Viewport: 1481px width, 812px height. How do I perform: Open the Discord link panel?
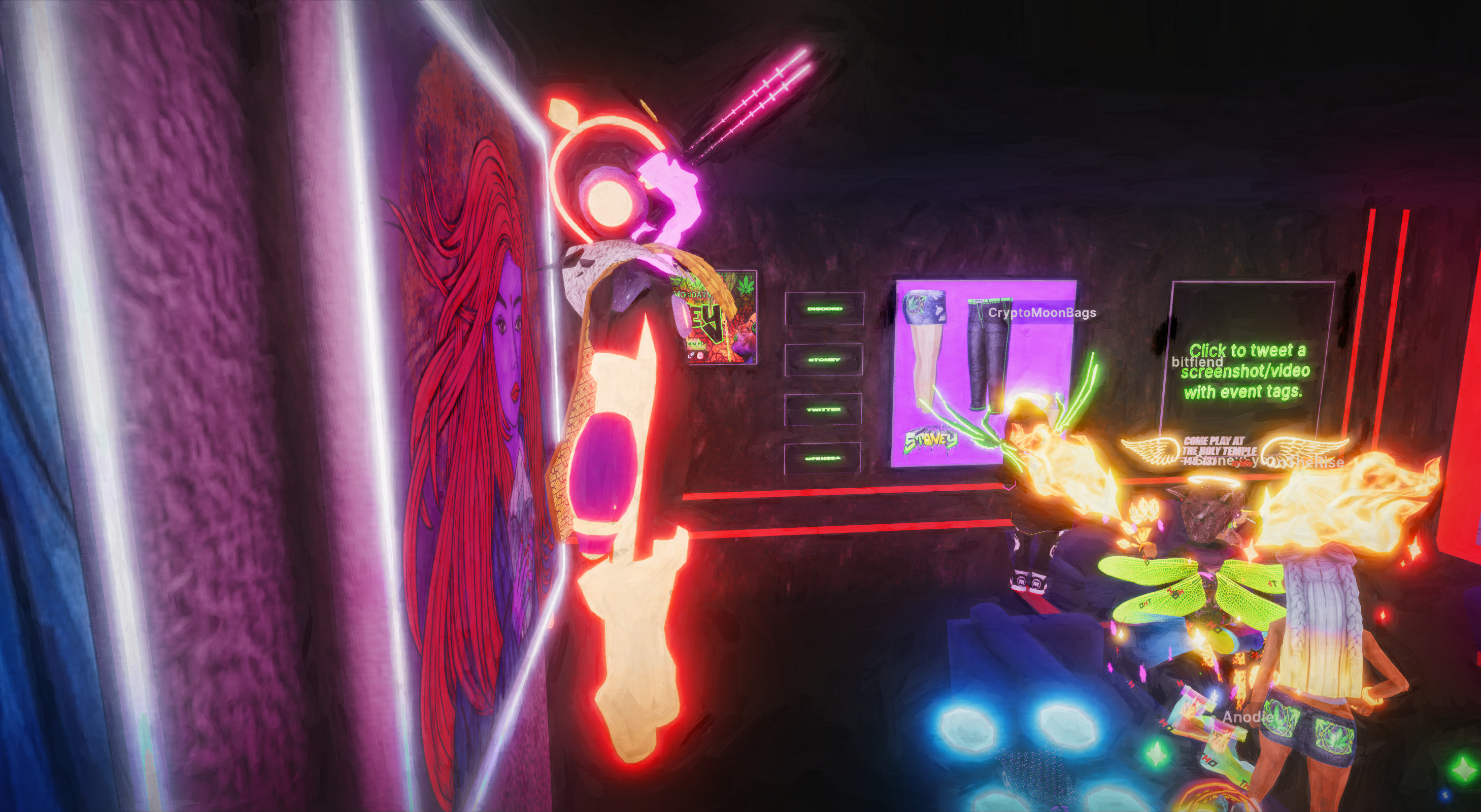(824, 309)
